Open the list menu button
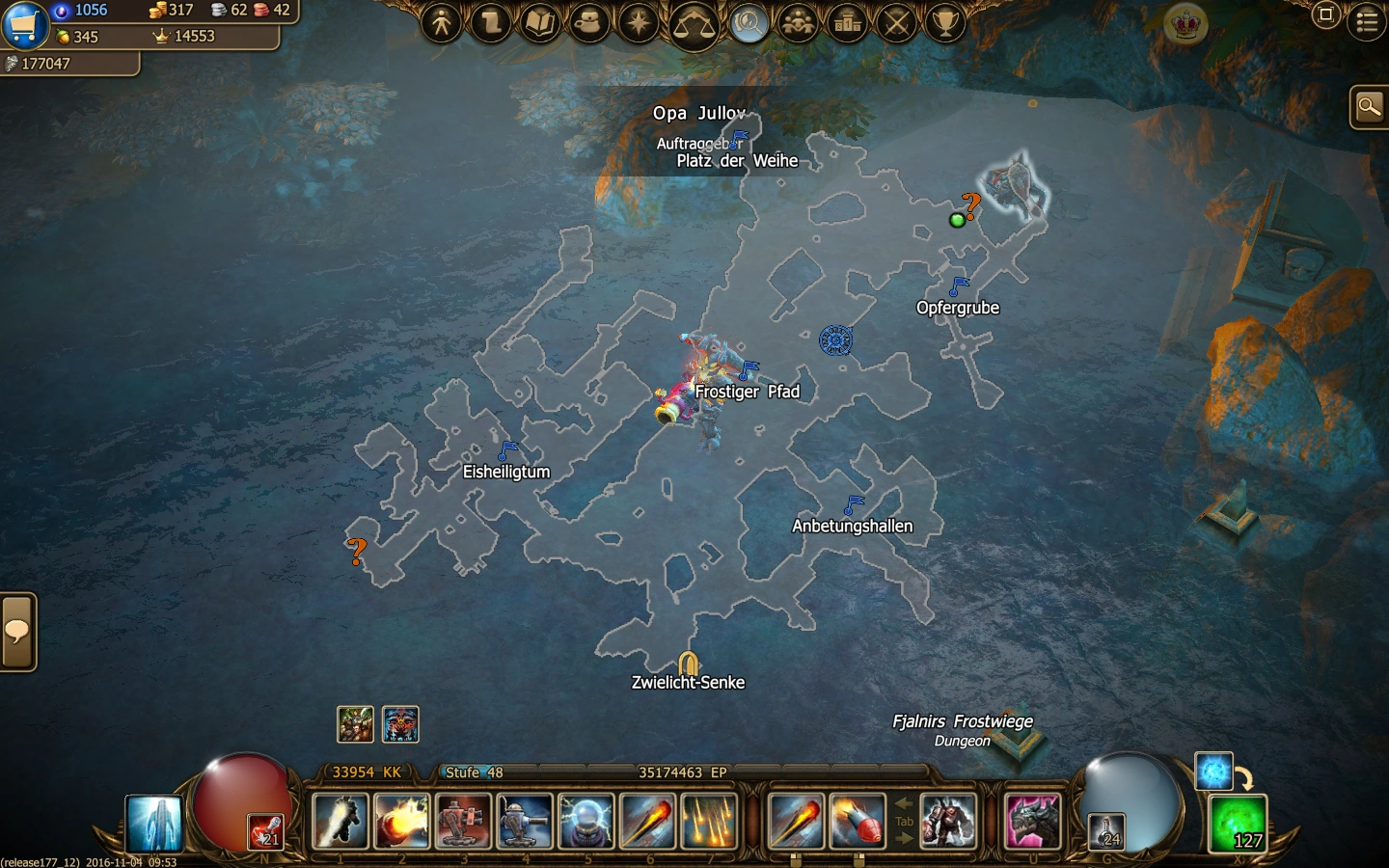Screen dimensions: 1389x868 click(x=1367, y=21)
